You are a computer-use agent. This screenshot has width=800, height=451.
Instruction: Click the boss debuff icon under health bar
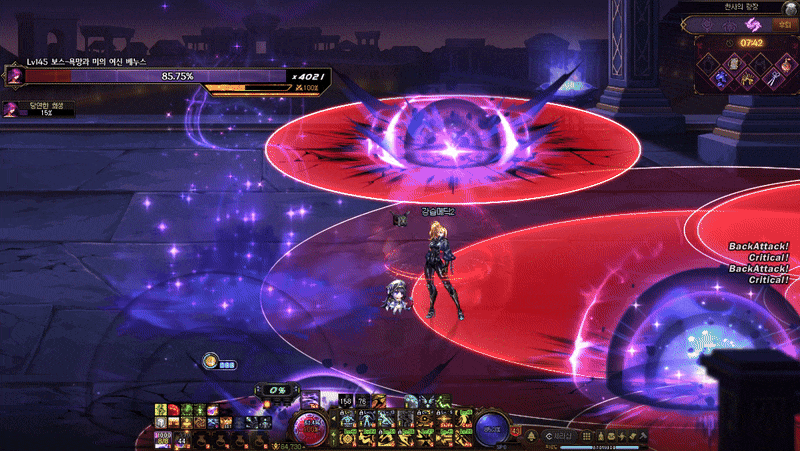point(11,108)
